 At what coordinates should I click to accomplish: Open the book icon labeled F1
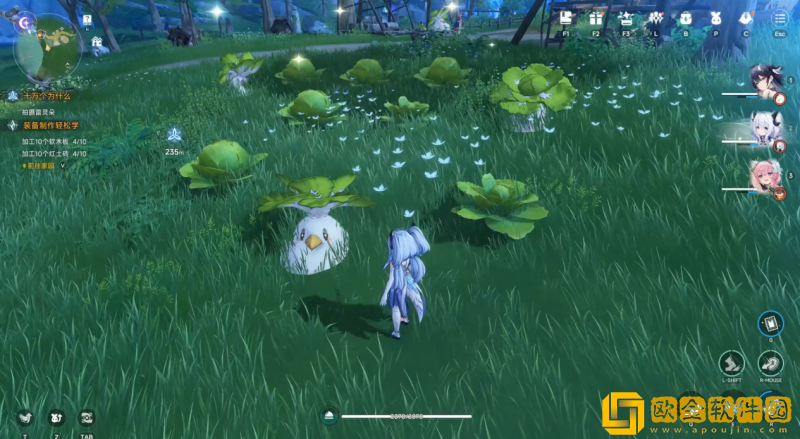(566, 18)
